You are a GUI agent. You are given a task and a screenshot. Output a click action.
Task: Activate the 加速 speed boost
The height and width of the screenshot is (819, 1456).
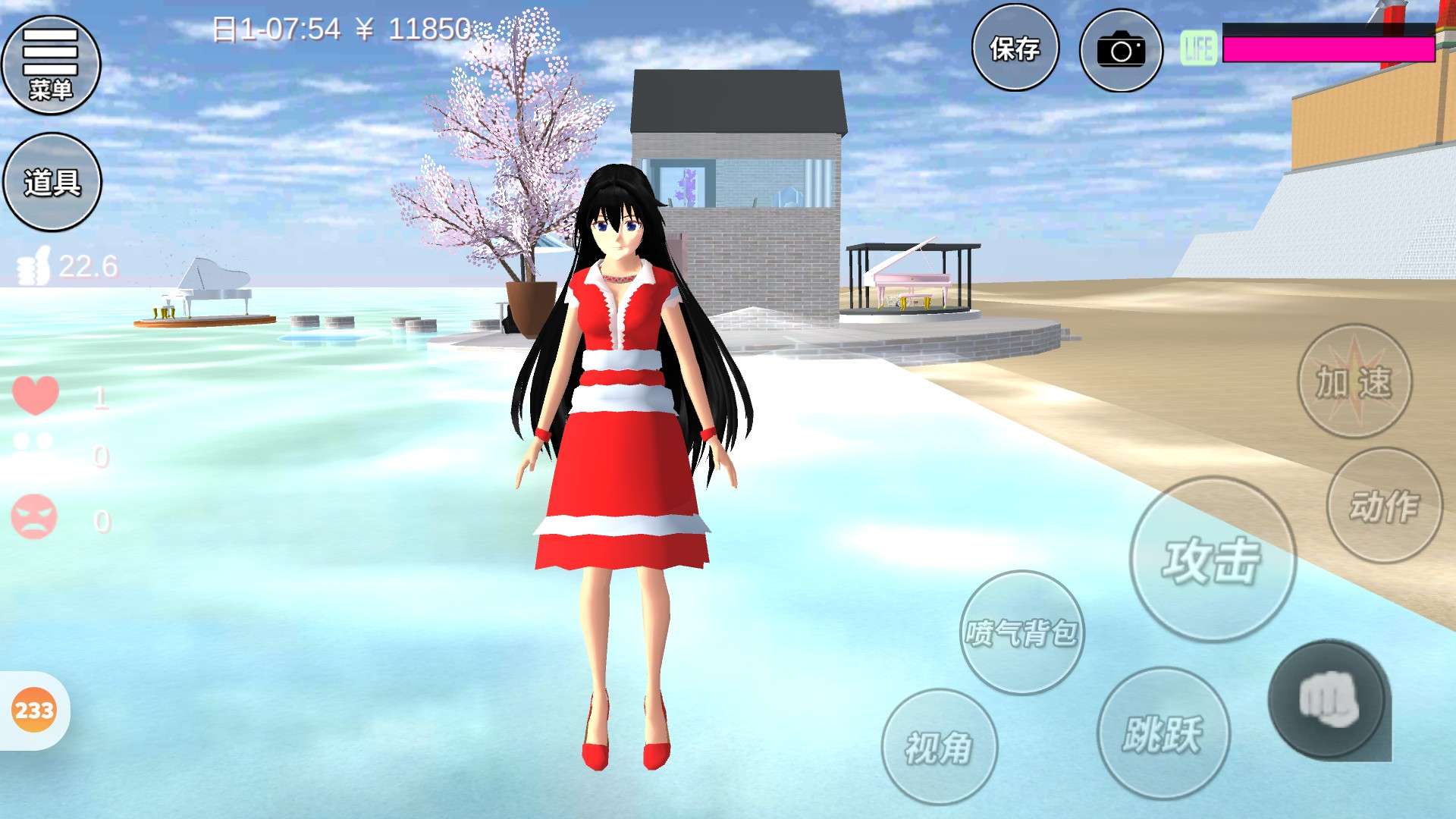[x=1354, y=381]
